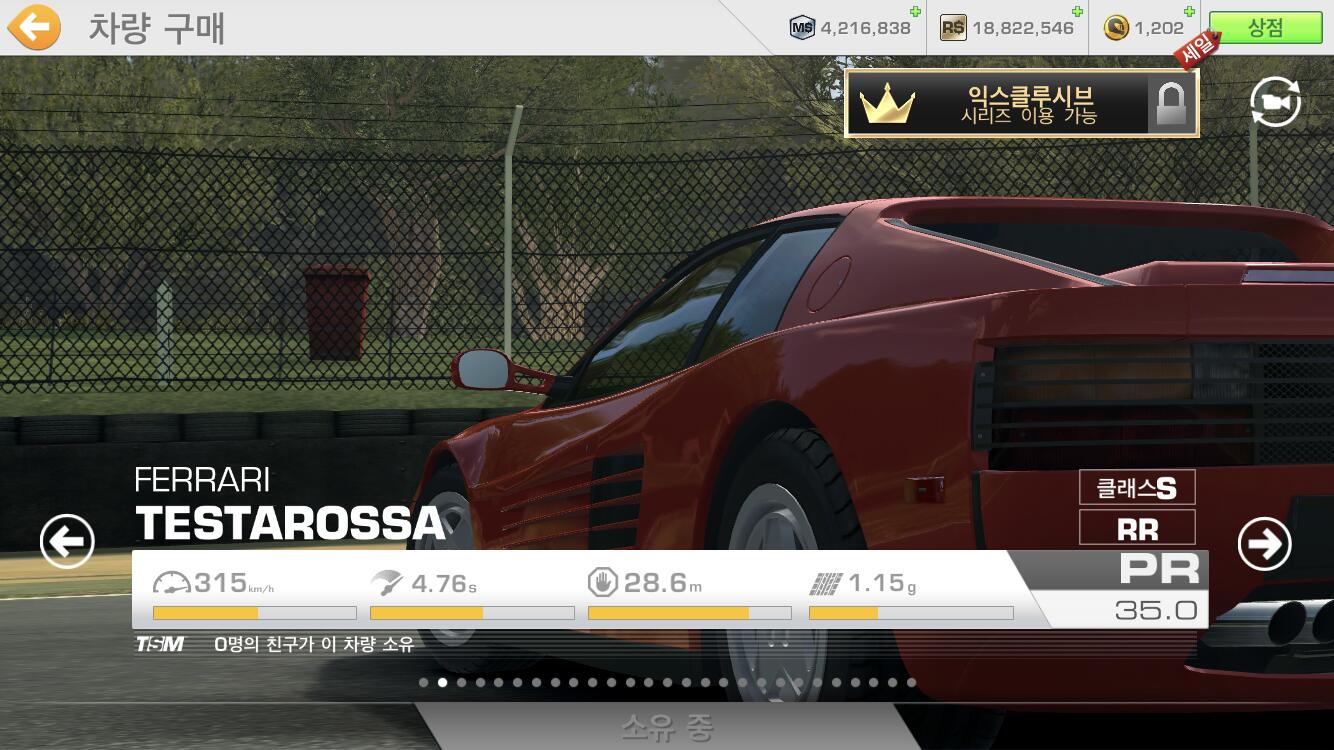Add more gold coins
This screenshot has width=1334, height=750.
(x=1191, y=12)
